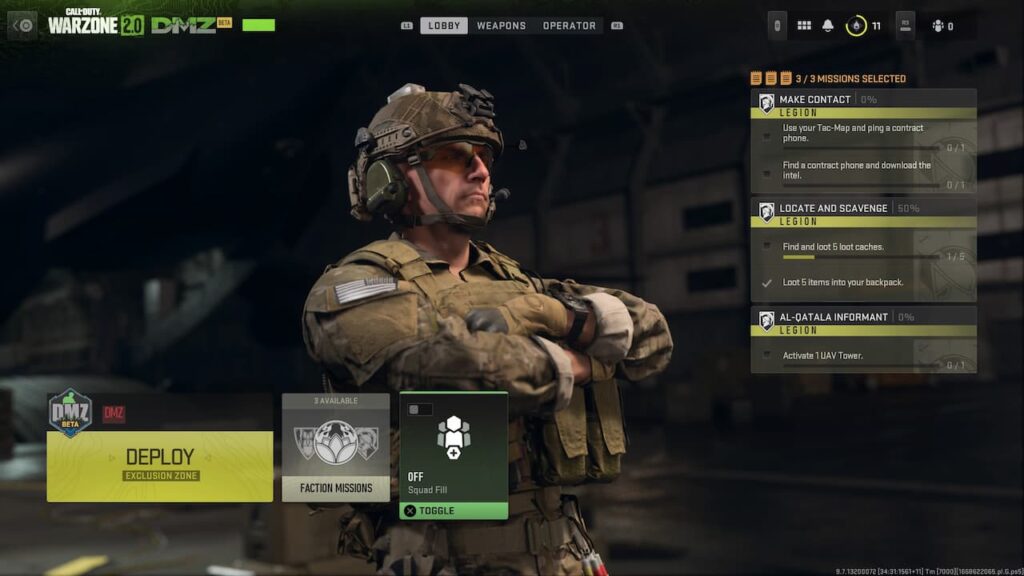
Task: Deploy to the Exclusion Zone
Action: pyautogui.click(x=160, y=464)
